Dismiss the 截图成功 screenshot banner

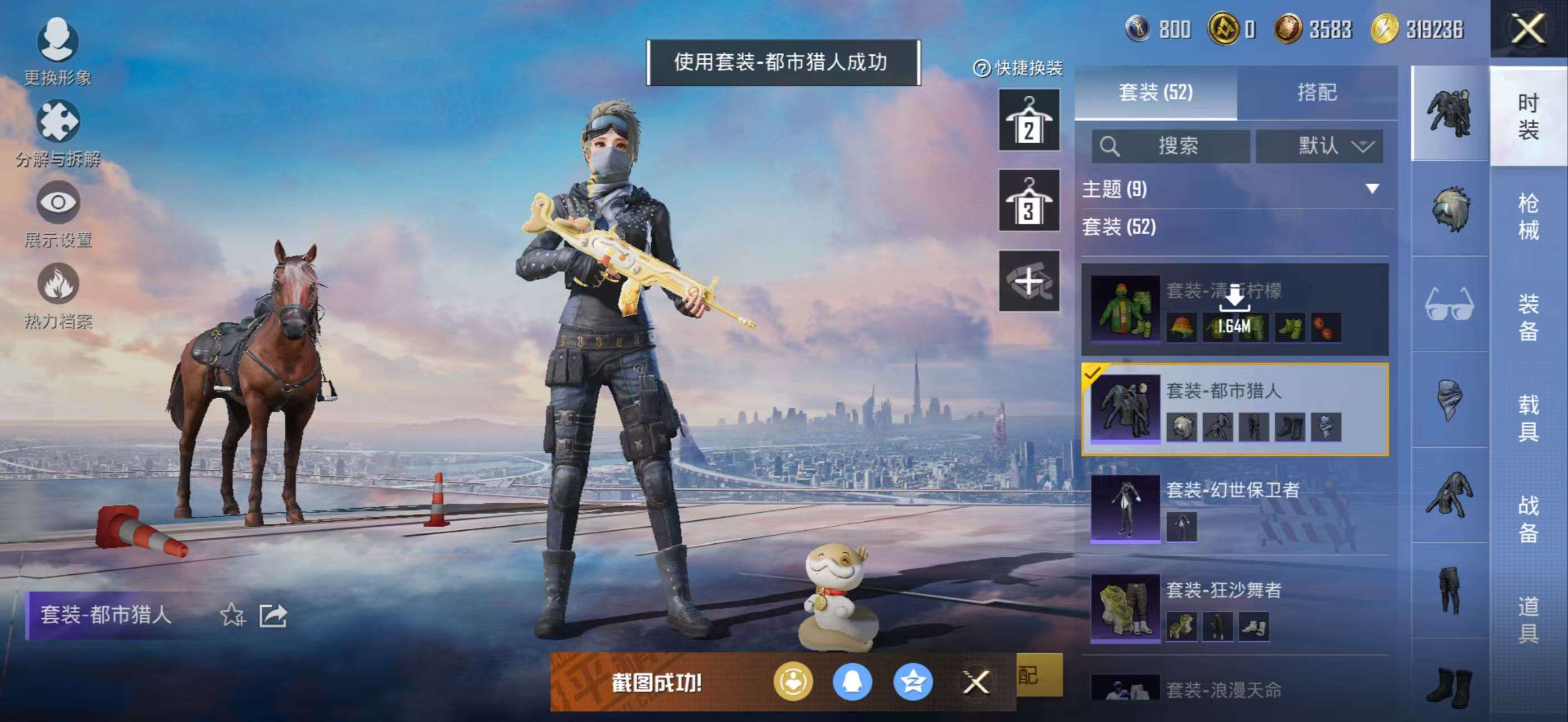click(976, 682)
